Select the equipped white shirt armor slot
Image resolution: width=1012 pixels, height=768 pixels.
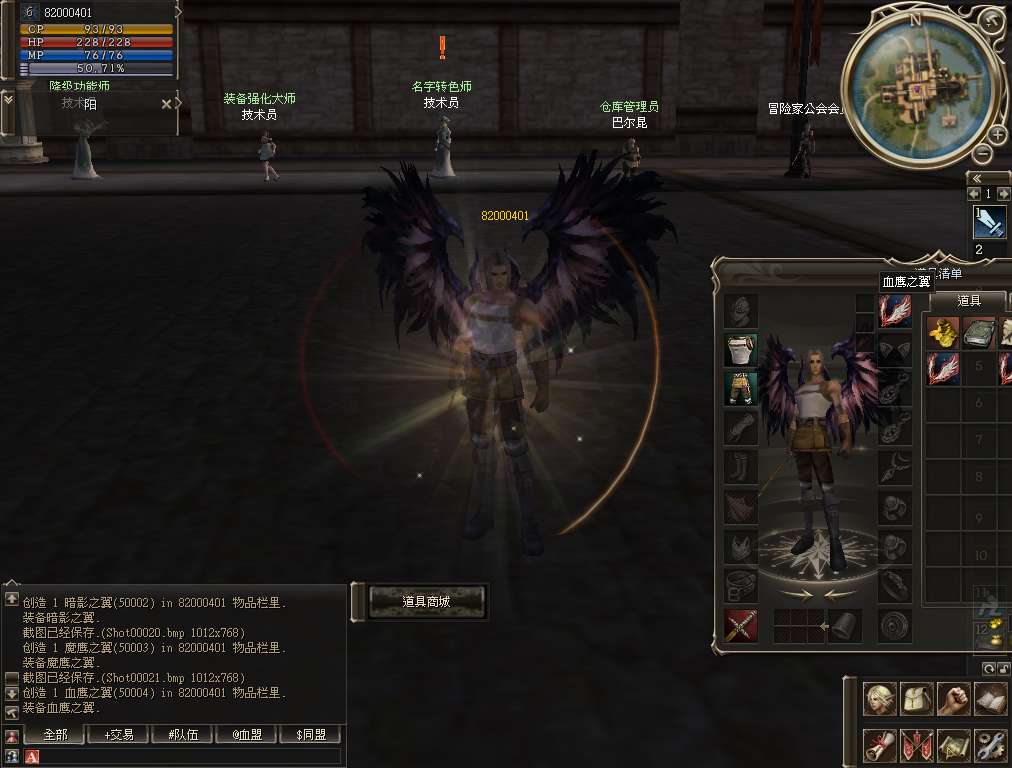click(741, 350)
